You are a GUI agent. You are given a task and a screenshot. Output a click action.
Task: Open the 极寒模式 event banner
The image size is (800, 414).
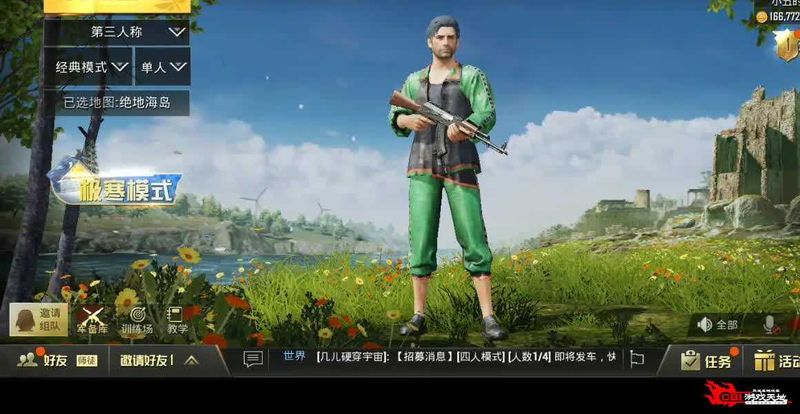tap(118, 186)
